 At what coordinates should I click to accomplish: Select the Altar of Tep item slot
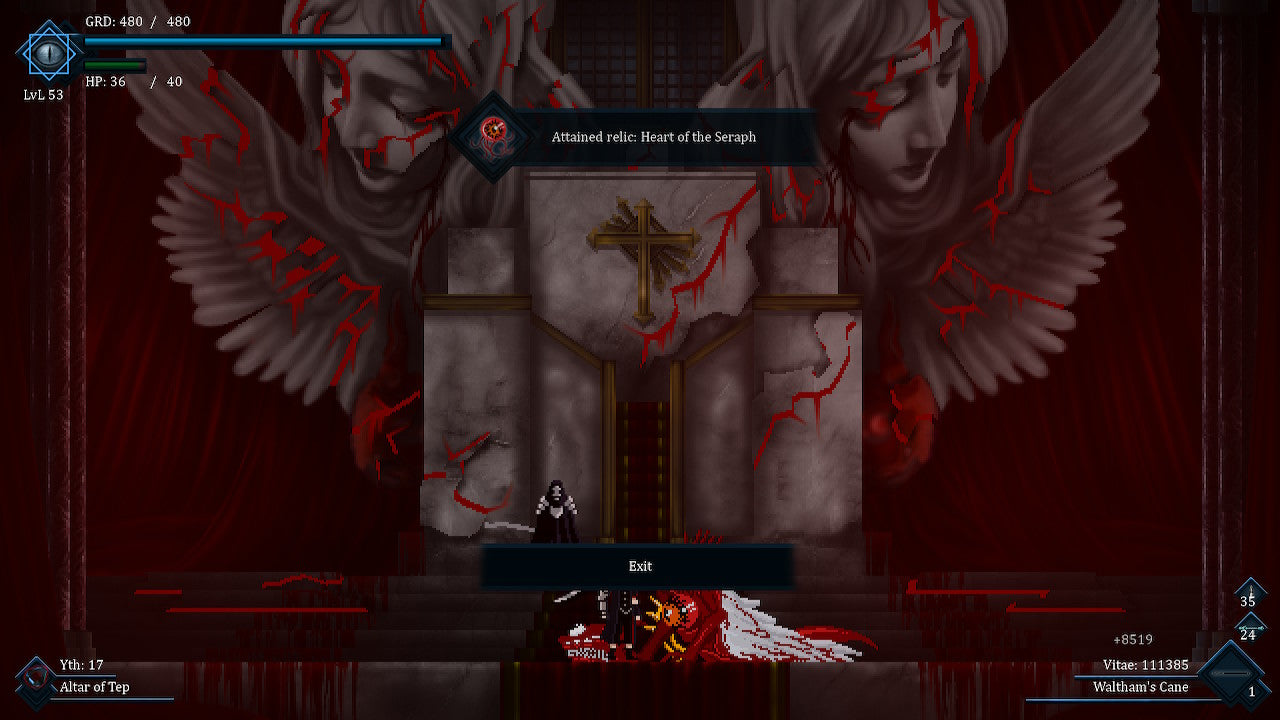[35, 677]
